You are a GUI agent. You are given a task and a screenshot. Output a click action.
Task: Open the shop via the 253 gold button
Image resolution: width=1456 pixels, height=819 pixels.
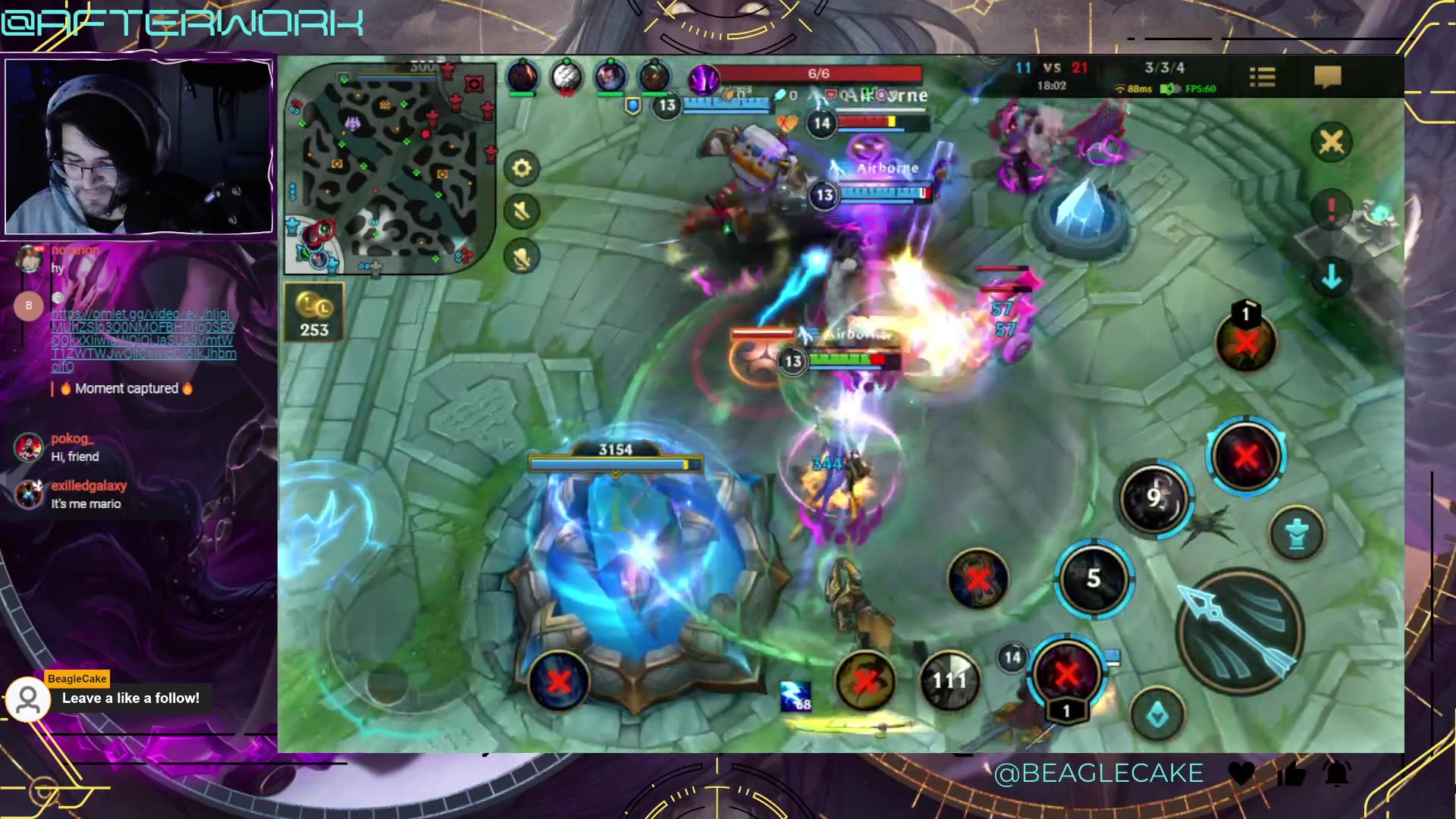pos(314,312)
